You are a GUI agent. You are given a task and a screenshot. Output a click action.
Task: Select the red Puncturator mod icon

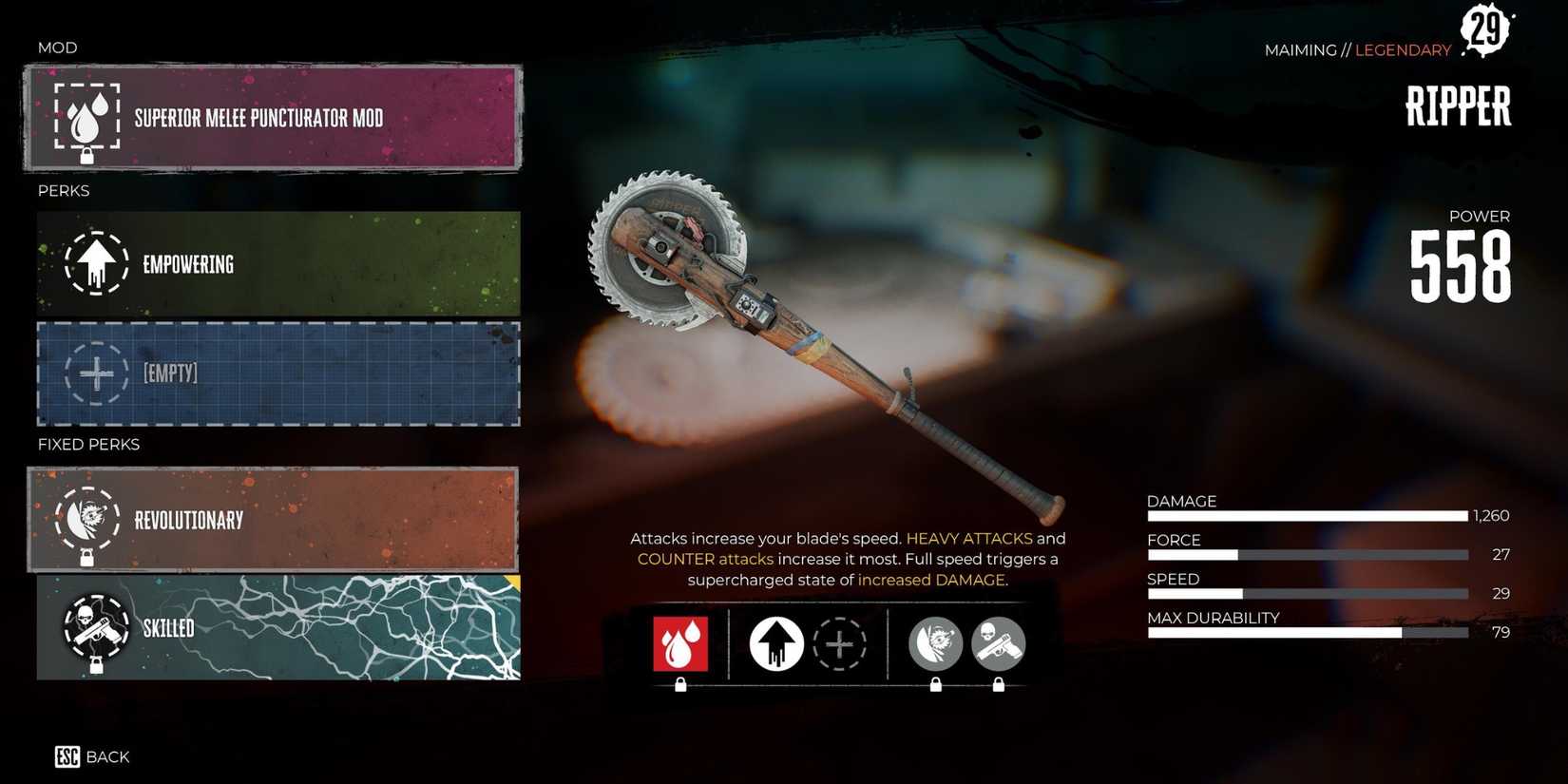click(x=679, y=643)
